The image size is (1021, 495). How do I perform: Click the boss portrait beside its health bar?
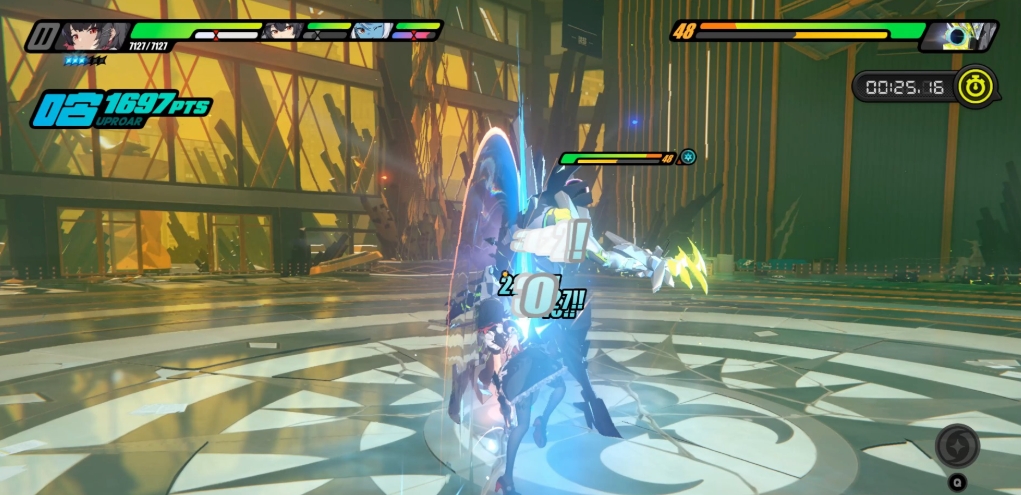point(961,36)
